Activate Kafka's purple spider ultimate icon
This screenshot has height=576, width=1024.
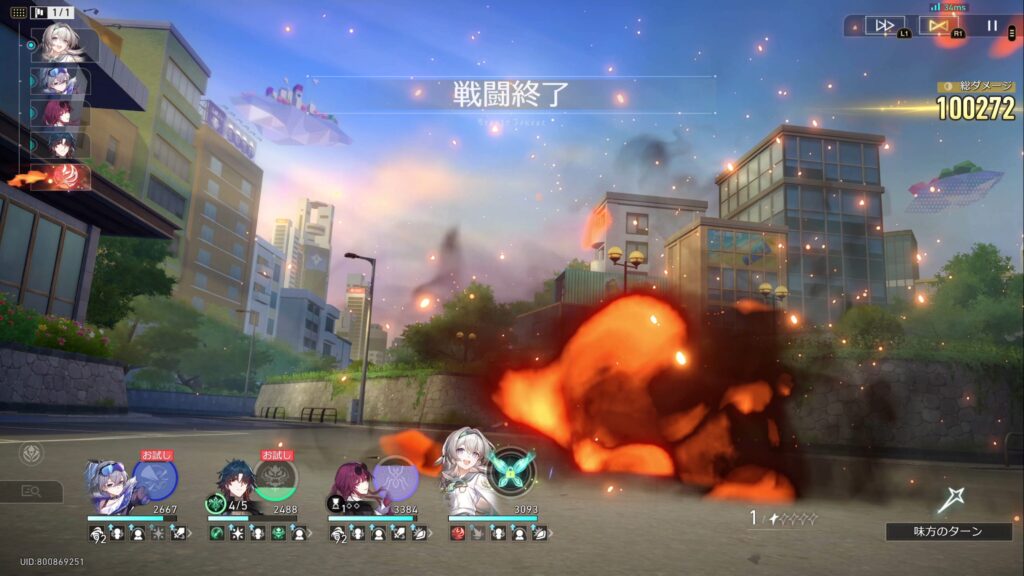(396, 478)
